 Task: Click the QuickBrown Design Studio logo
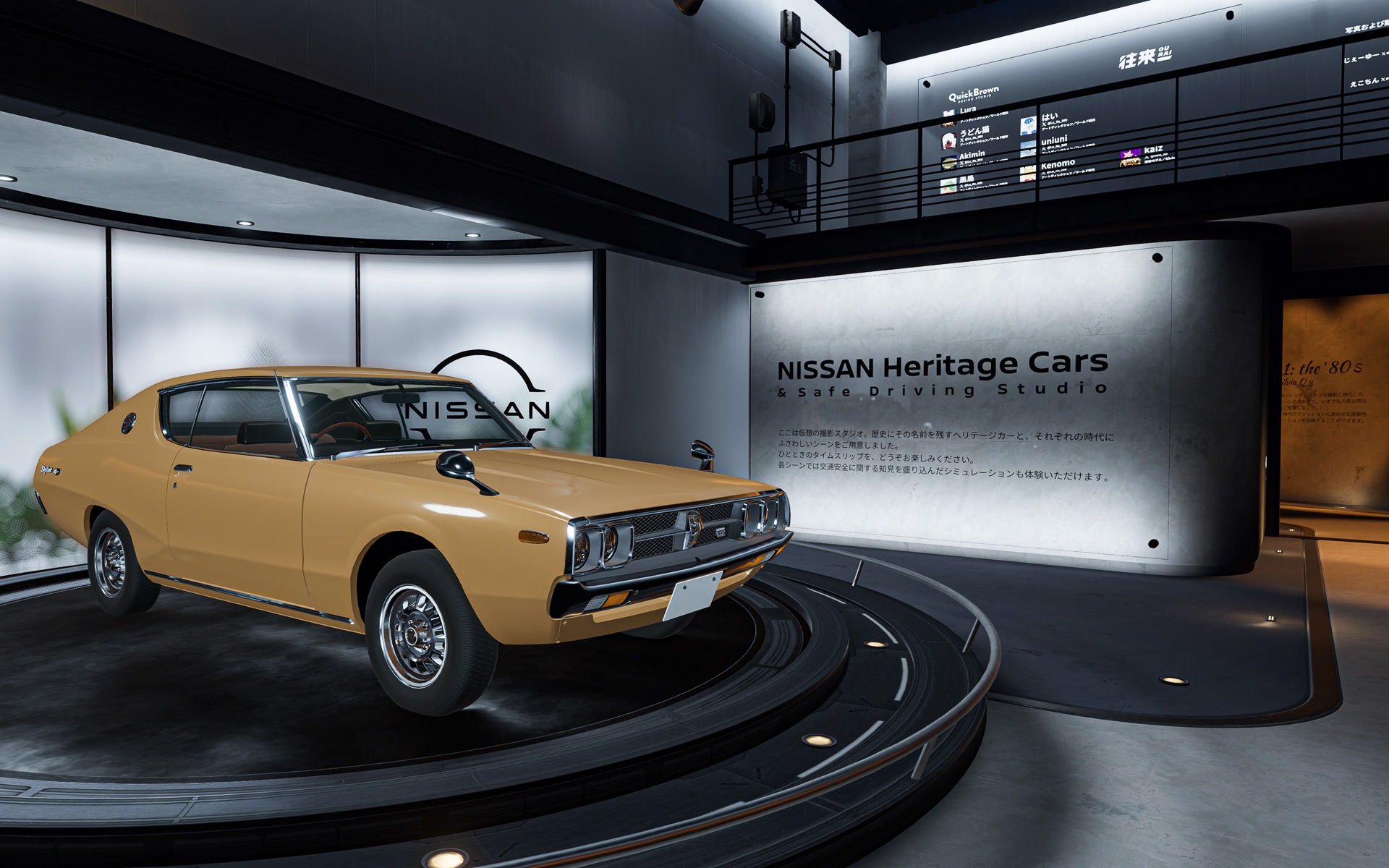click(974, 95)
